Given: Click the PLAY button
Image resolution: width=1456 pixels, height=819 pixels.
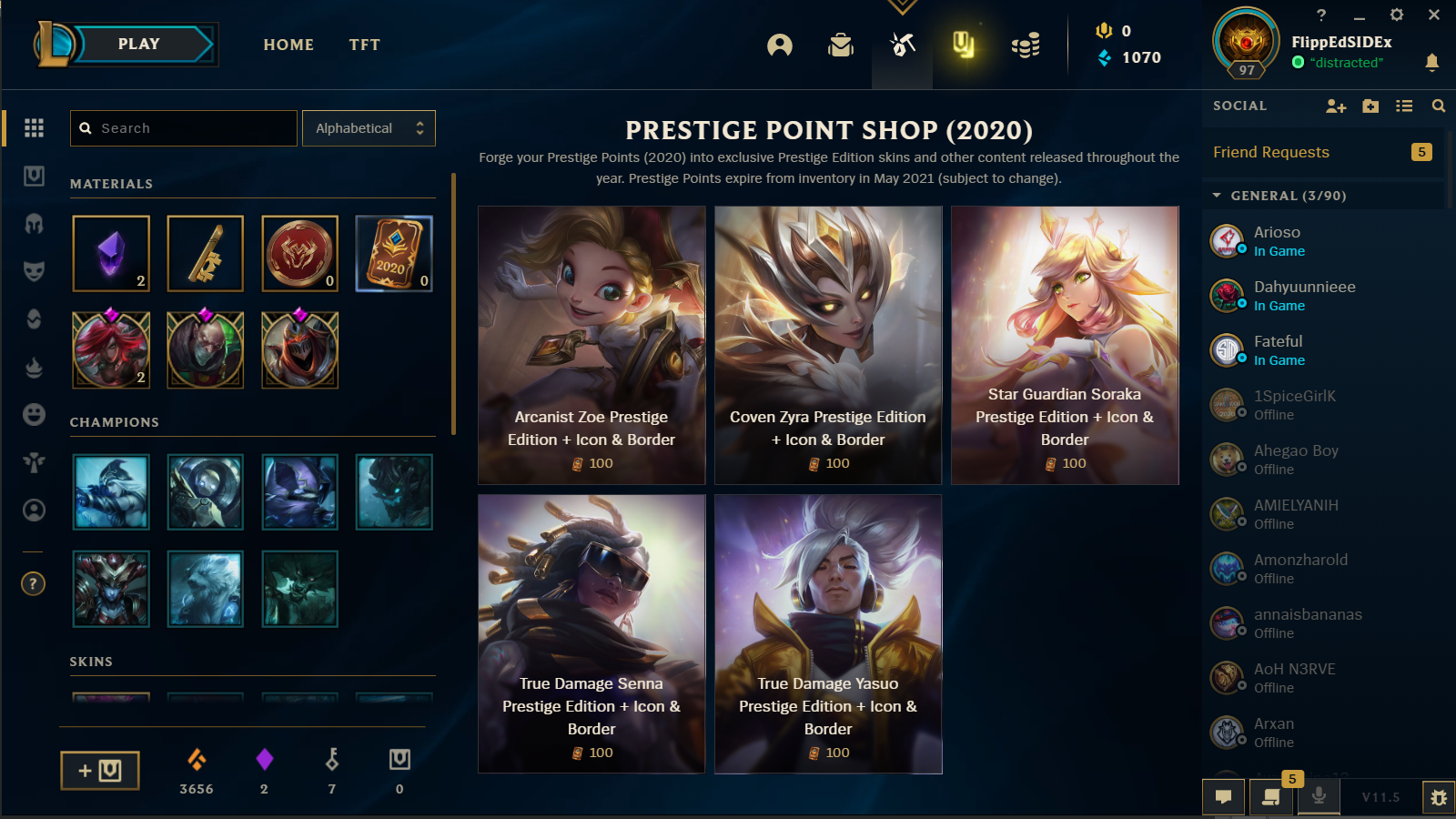Looking at the screenshot, I should coord(138,44).
